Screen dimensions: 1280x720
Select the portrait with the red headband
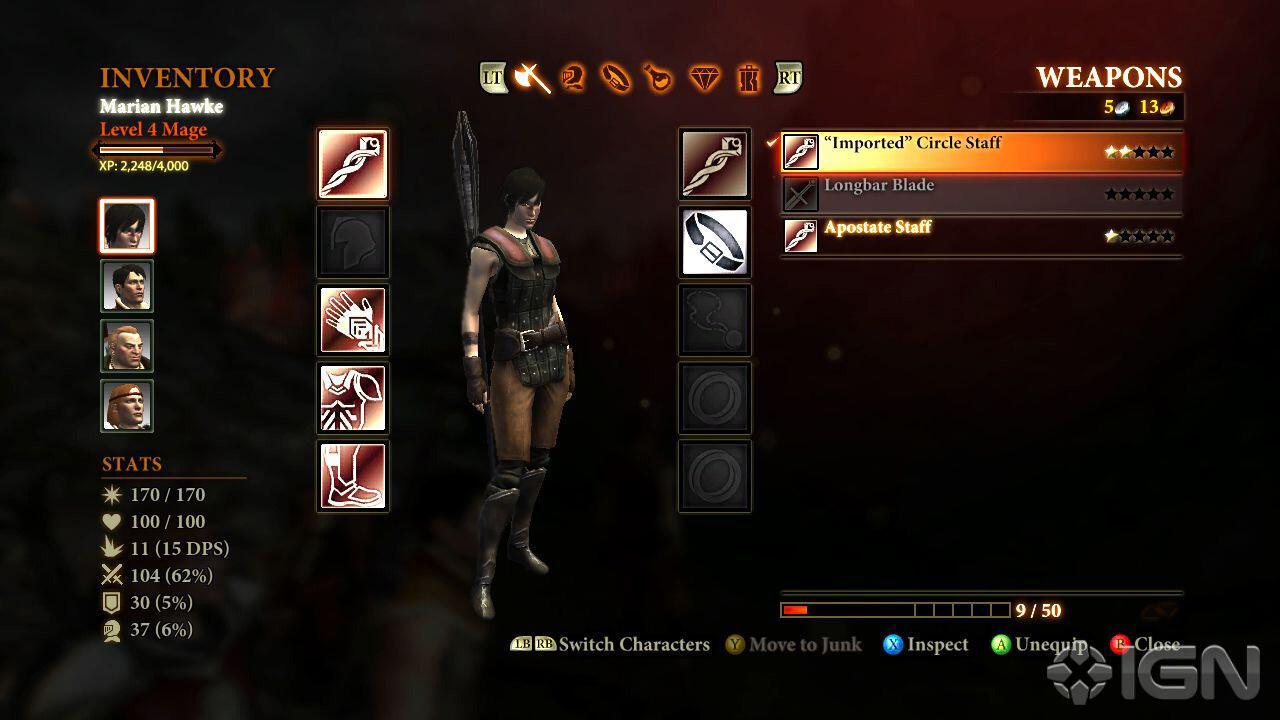[127, 406]
